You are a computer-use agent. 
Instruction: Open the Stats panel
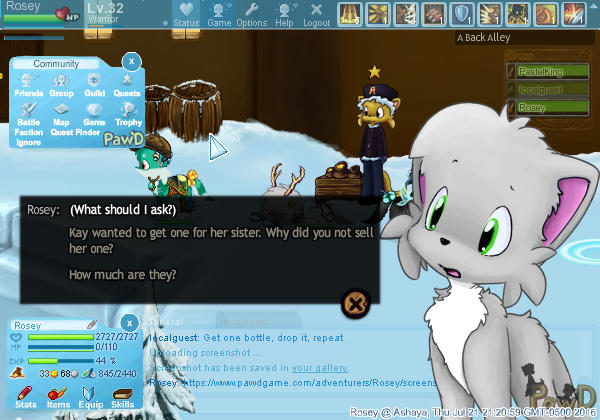click(x=27, y=398)
